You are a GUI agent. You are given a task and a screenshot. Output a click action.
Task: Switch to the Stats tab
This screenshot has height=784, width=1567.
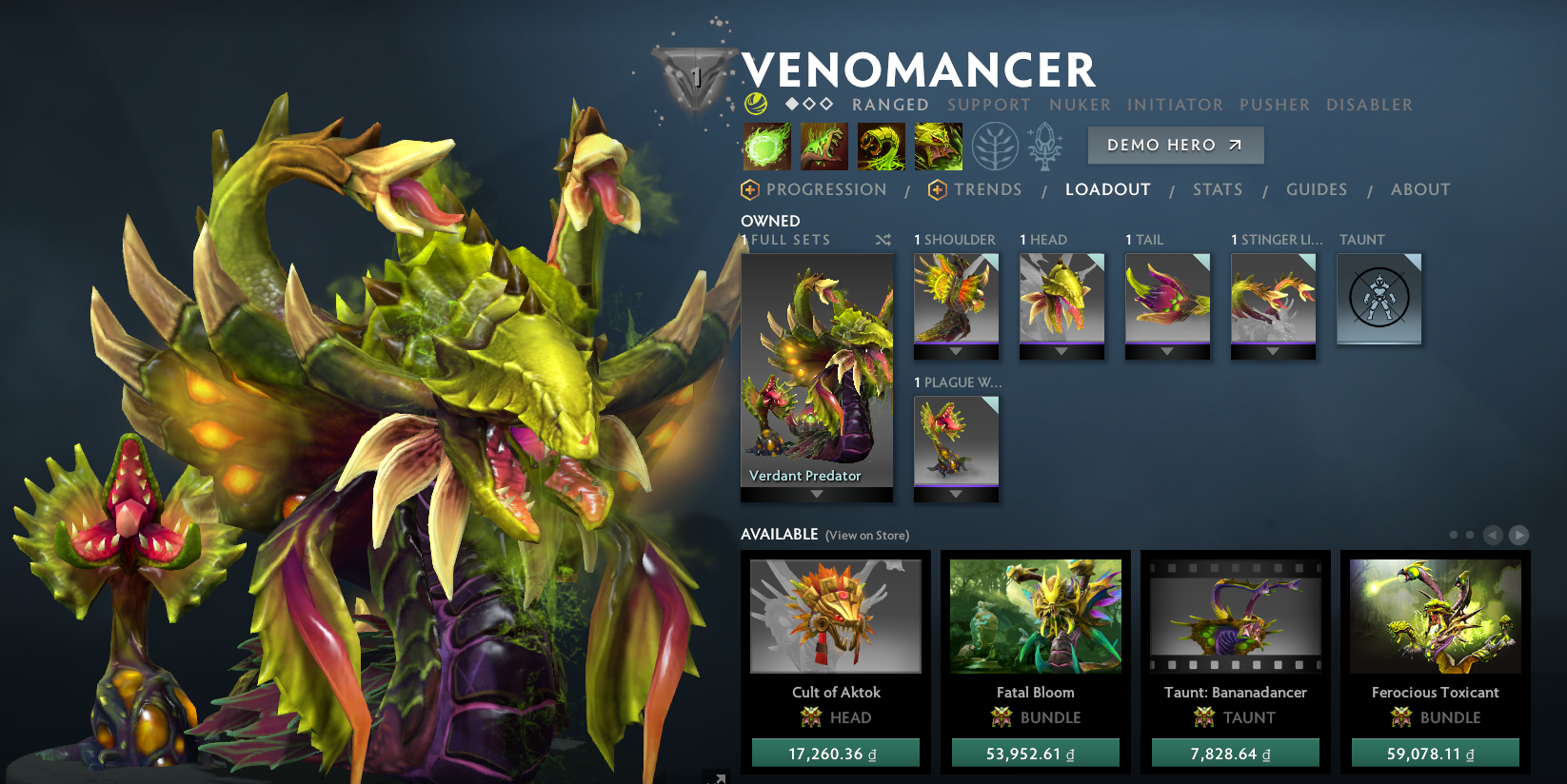pos(1218,189)
